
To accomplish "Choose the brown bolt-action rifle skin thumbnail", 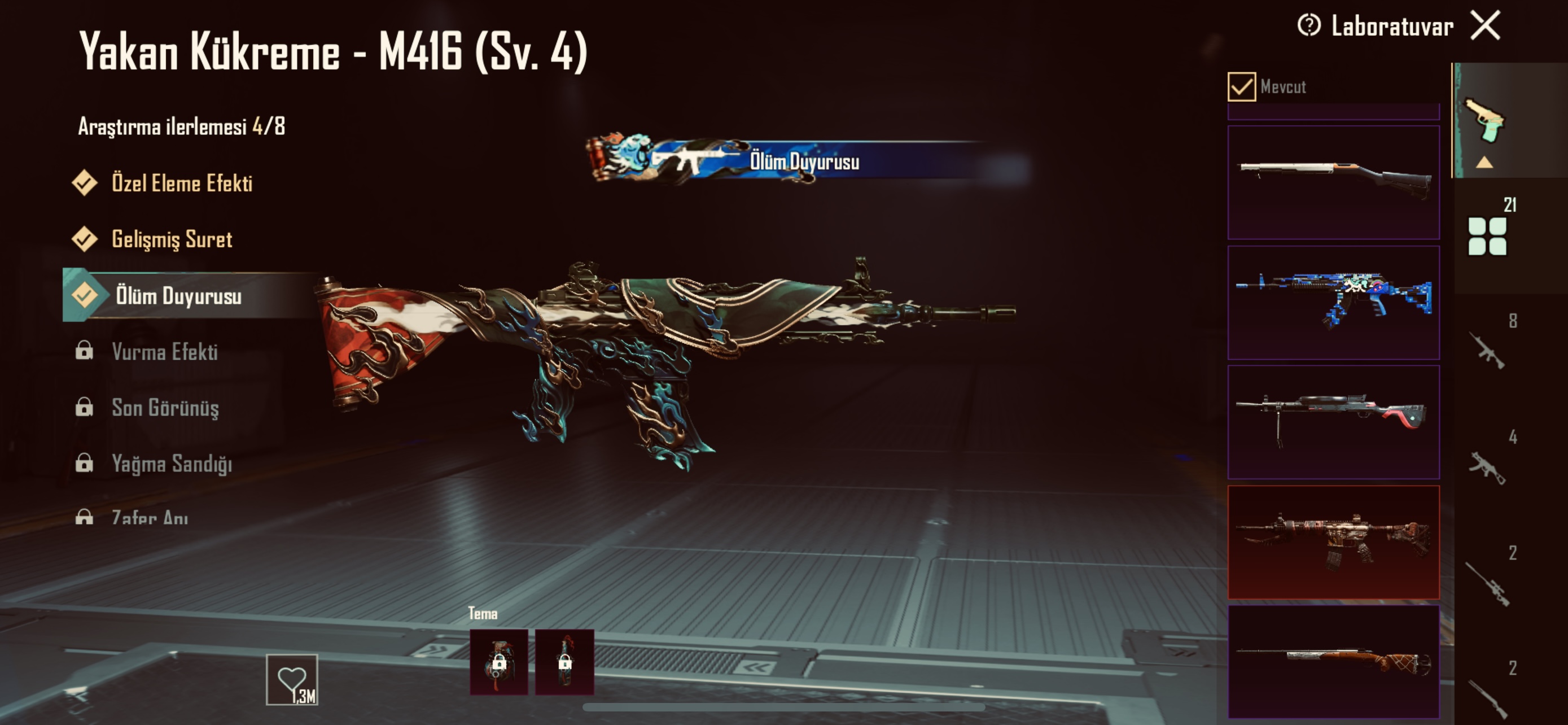I will coord(1333,661).
